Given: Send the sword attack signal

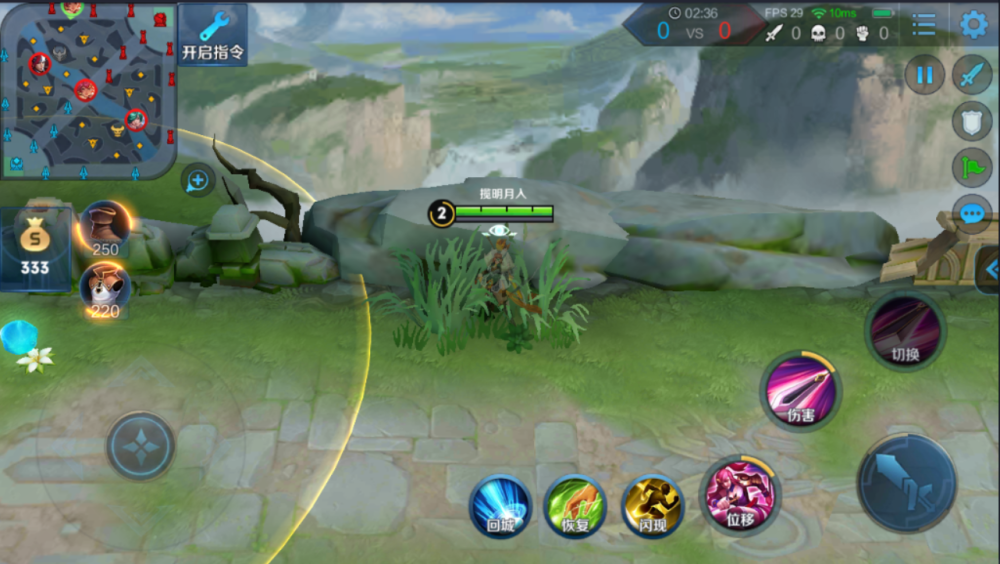Looking at the screenshot, I should pos(972,75).
